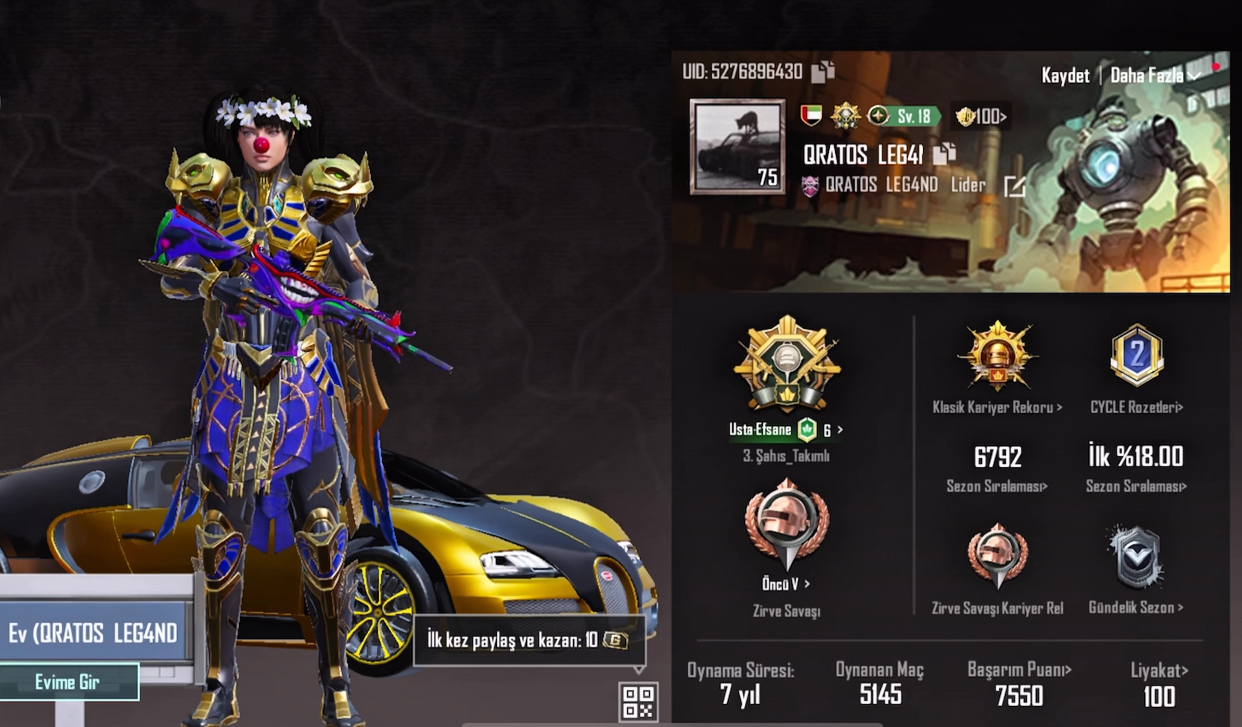Click the Kaydet button
Screen dimensions: 1242x727
click(x=1065, y=76)
